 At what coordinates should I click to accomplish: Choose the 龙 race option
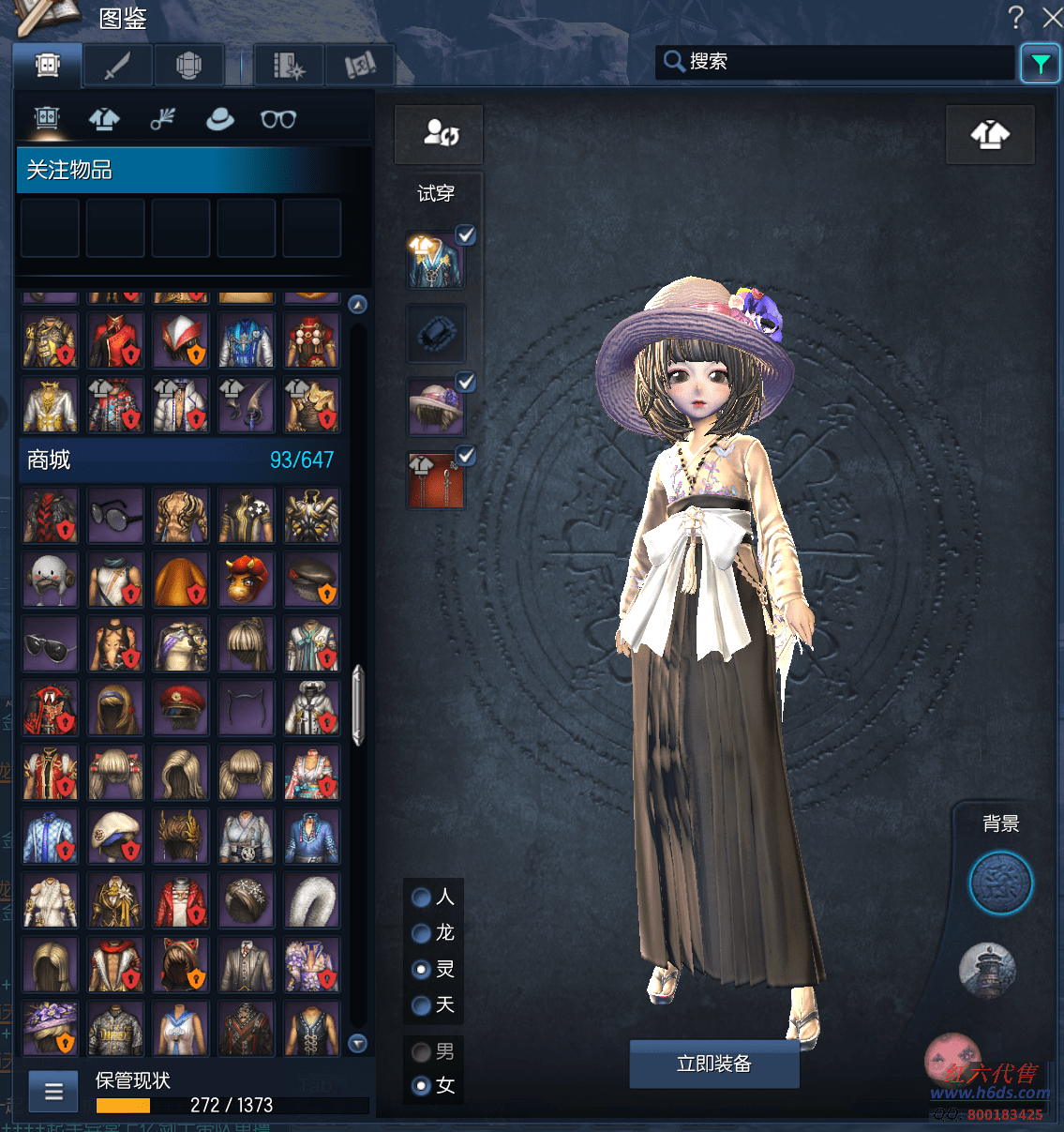(x=422, y=933)
